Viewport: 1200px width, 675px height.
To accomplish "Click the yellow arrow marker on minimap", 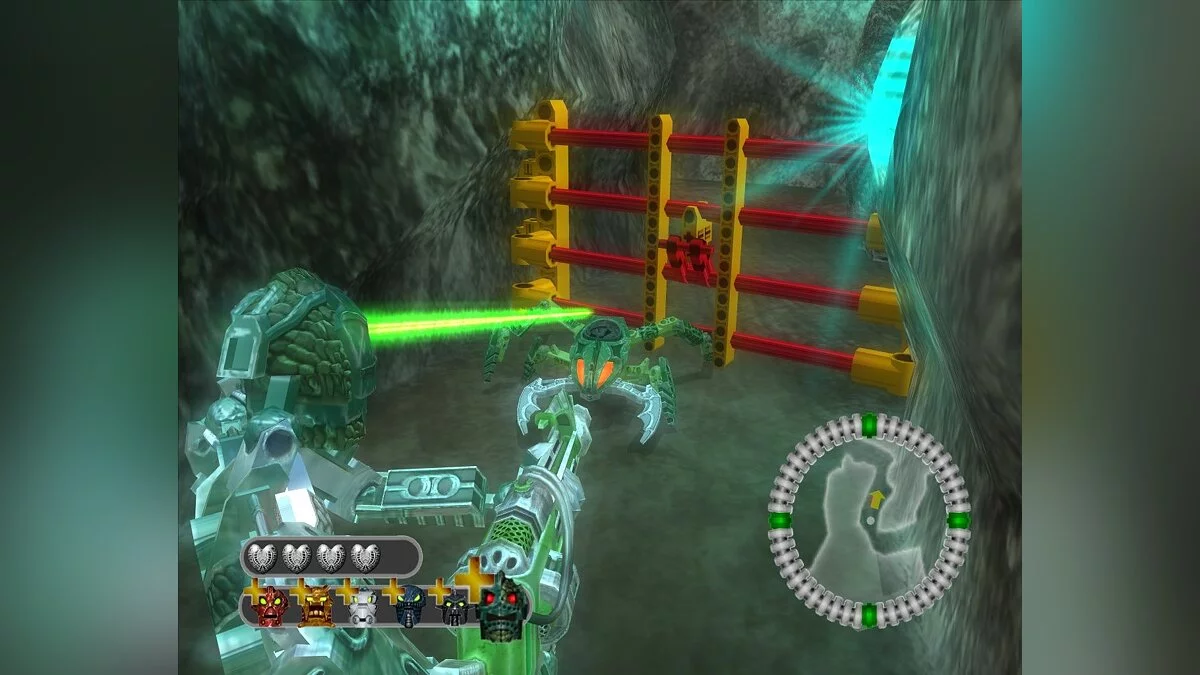I will [877, 498].
